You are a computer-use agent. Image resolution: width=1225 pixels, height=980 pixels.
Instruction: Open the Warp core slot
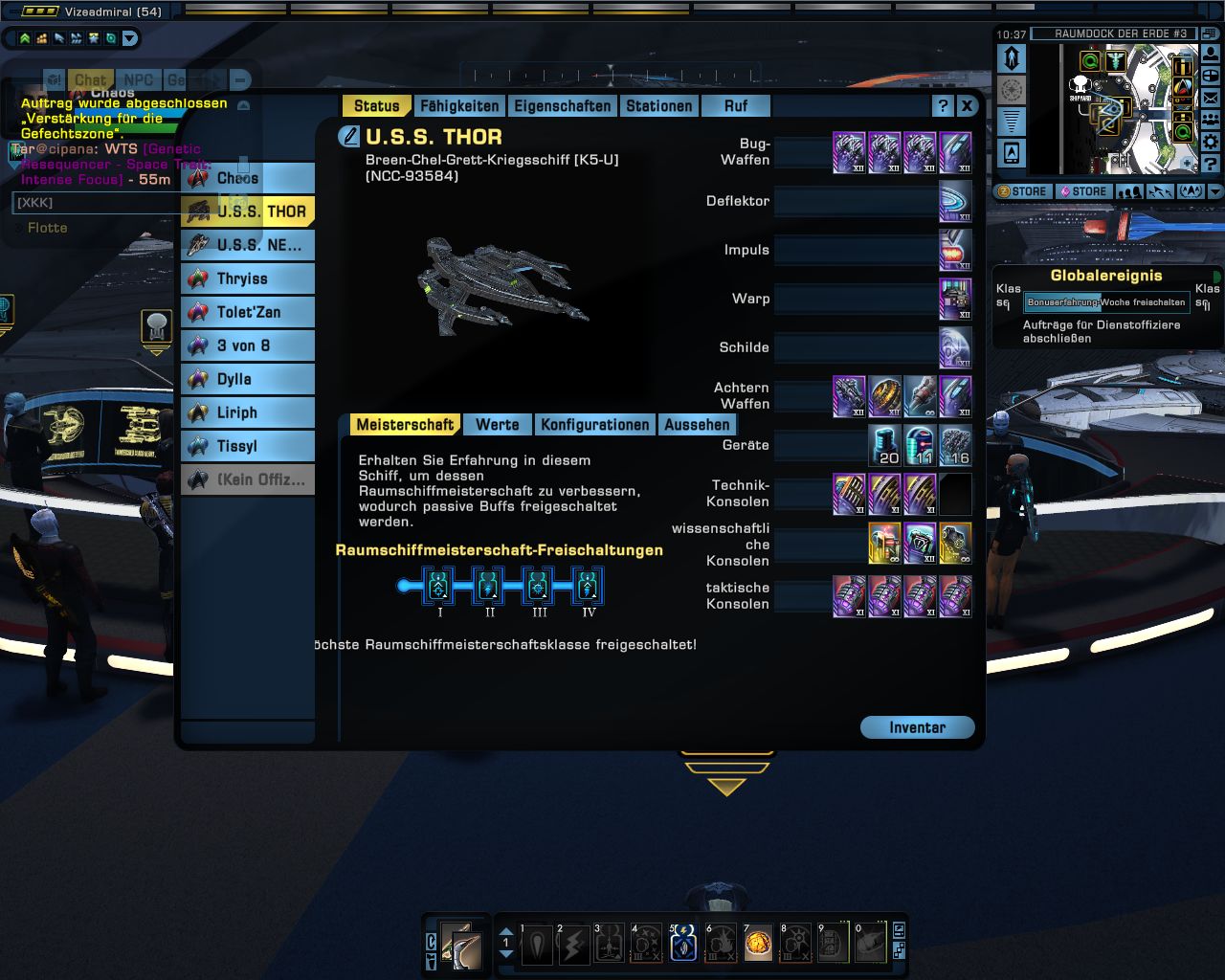click(955, 299)
